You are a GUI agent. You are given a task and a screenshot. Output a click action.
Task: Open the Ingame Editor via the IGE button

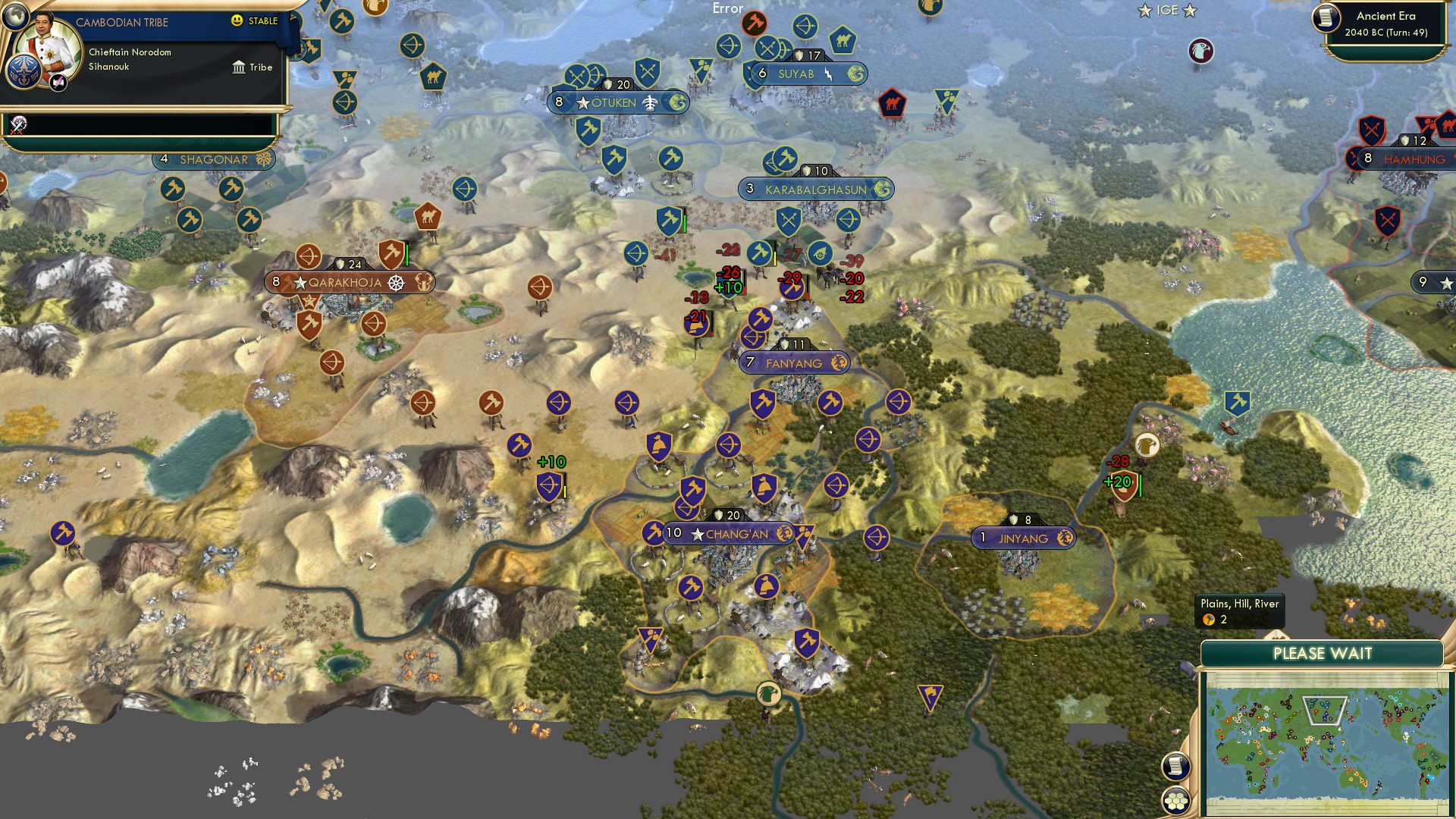pyautogui.click(x=1167, y=11)
